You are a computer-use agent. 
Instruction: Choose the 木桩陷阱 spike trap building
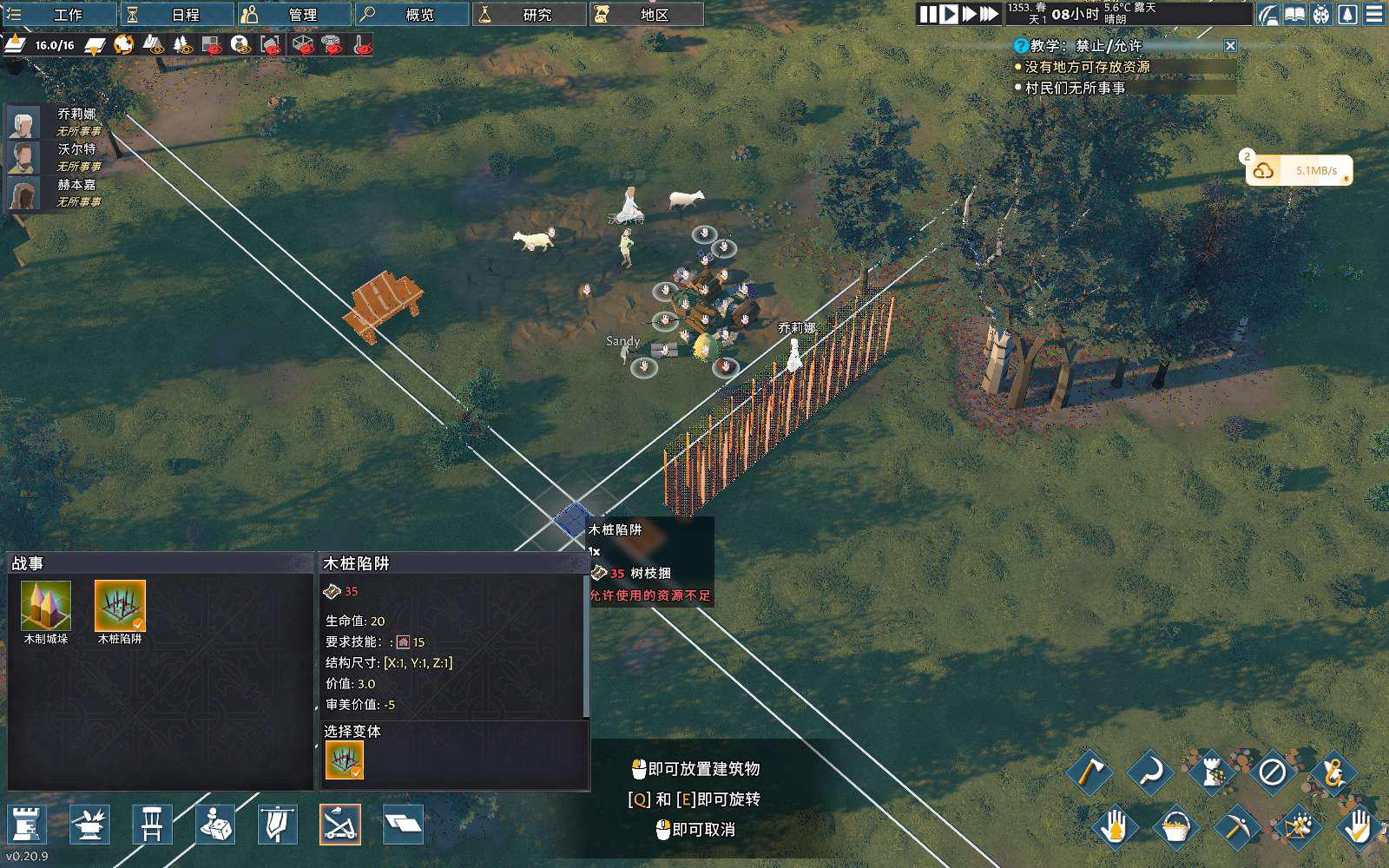pyautogui.click(x=120, y=606)
